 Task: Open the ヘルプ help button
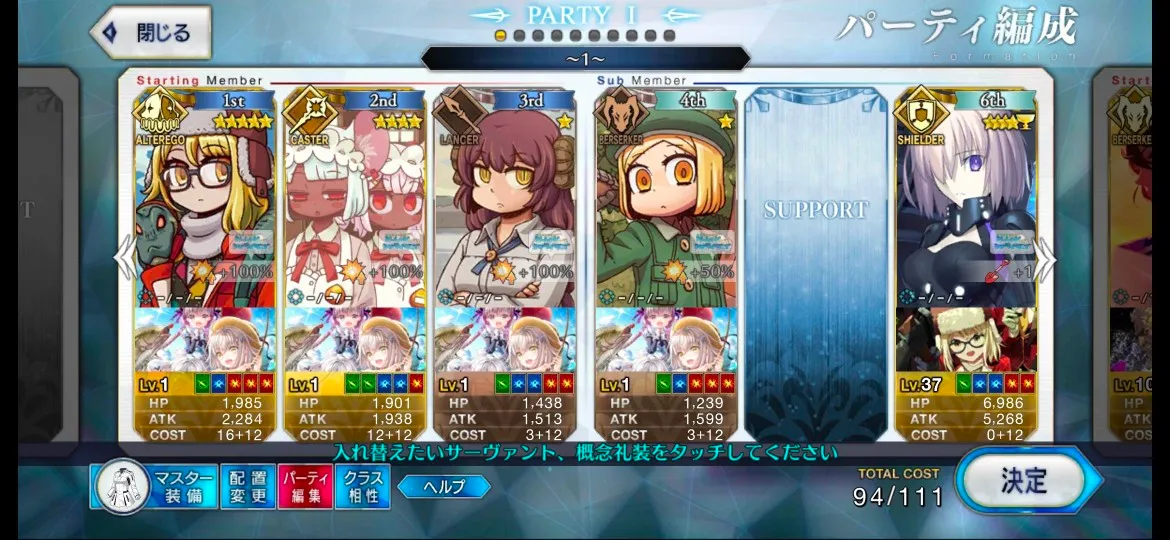444,487
